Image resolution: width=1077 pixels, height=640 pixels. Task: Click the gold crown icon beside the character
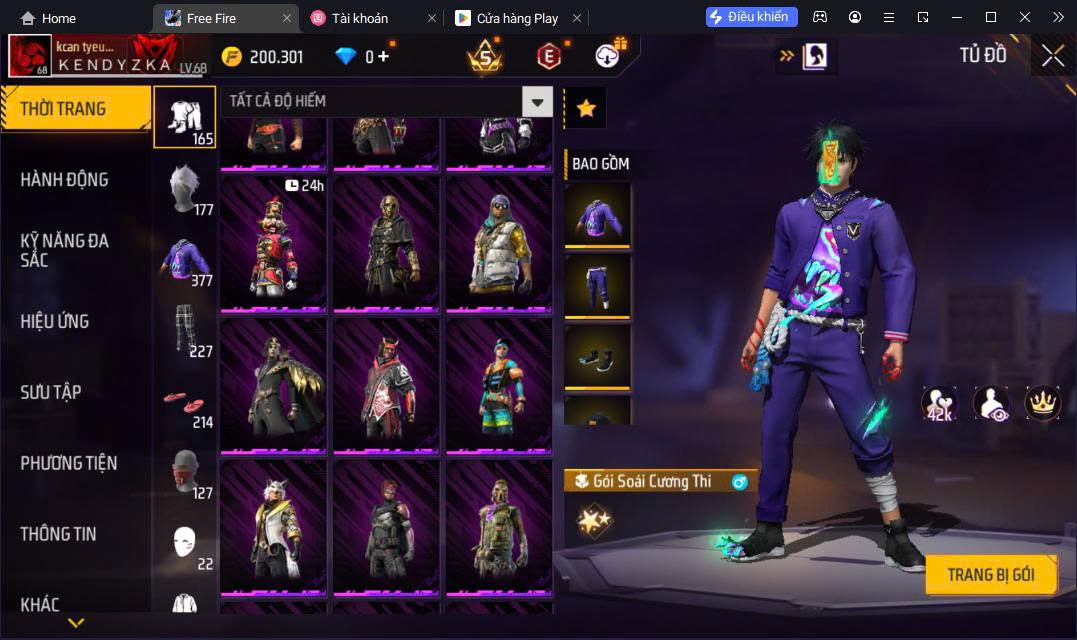1042,402
